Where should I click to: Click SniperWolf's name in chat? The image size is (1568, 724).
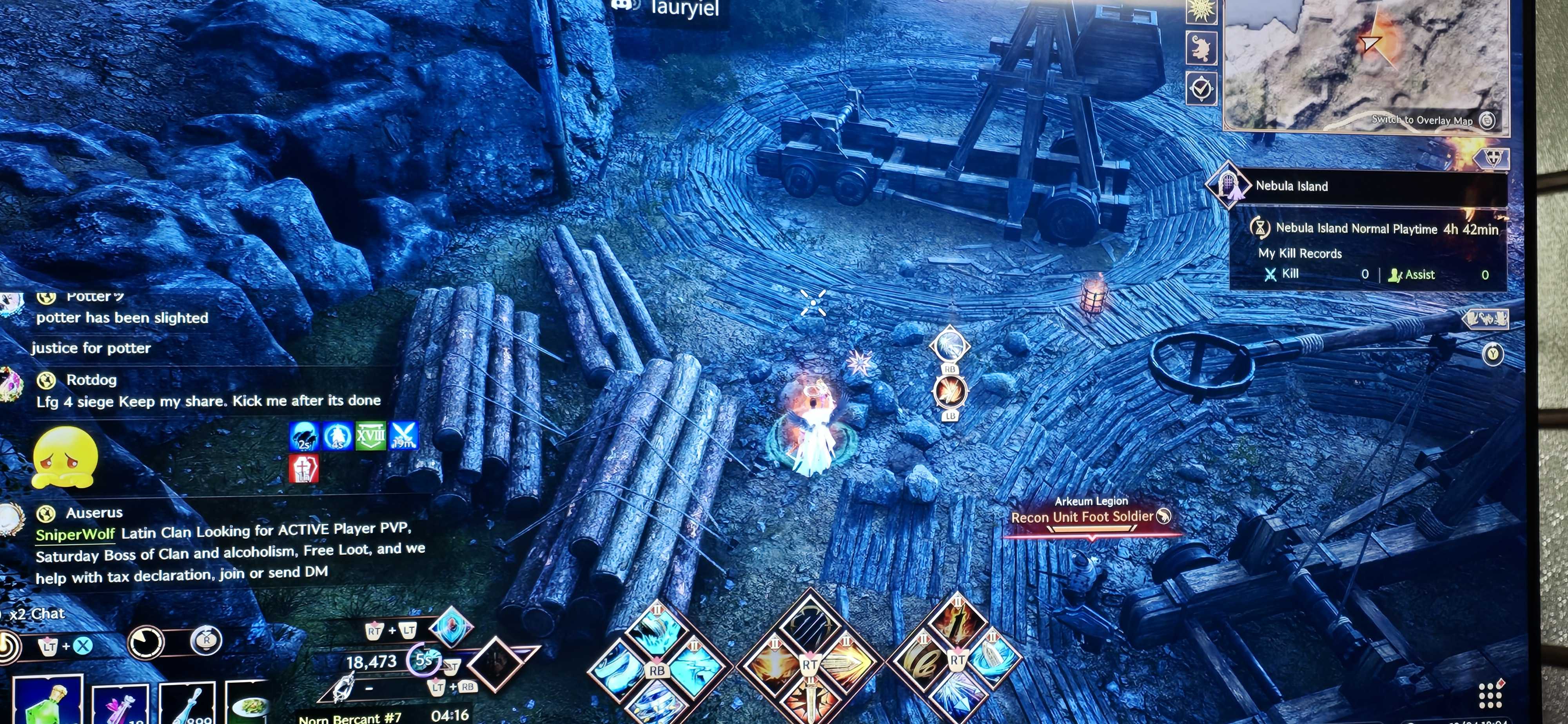coord(75,534)
